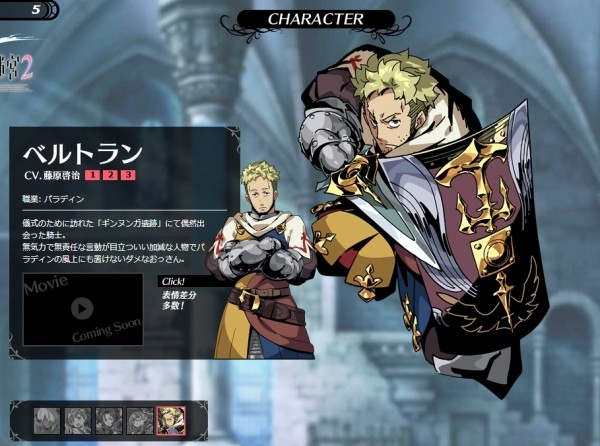Play voice sample 3 for Bertrand
The image size is (600, 446).
(127, 175)
